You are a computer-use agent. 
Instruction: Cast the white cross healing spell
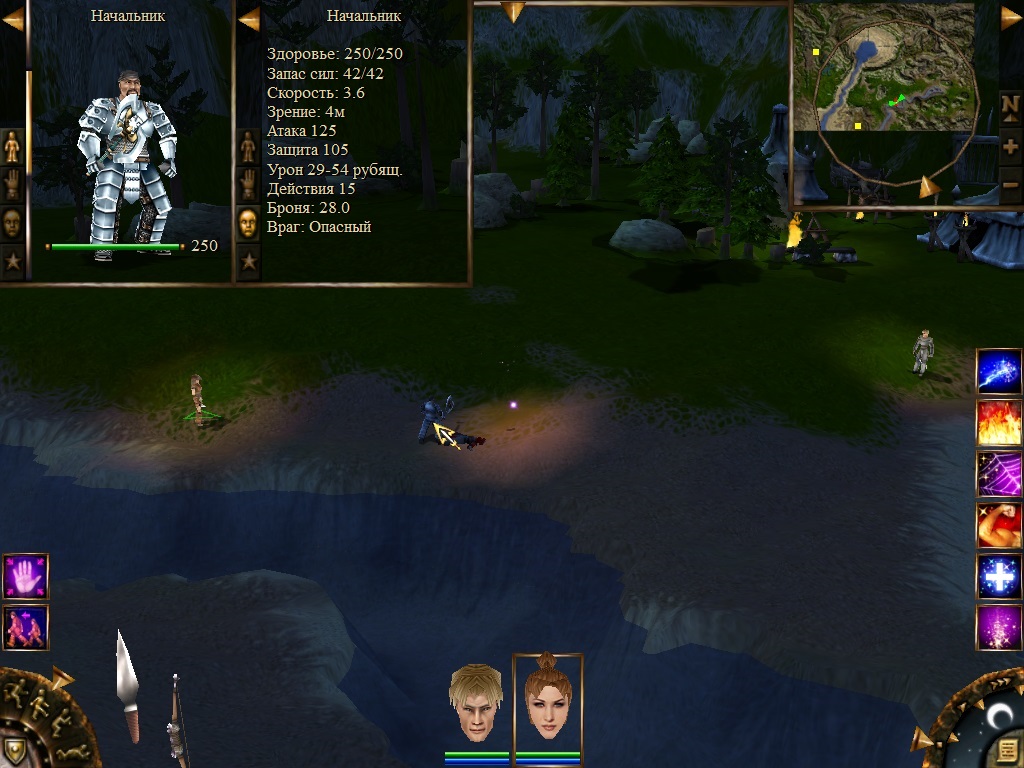(x=999, y=577)
